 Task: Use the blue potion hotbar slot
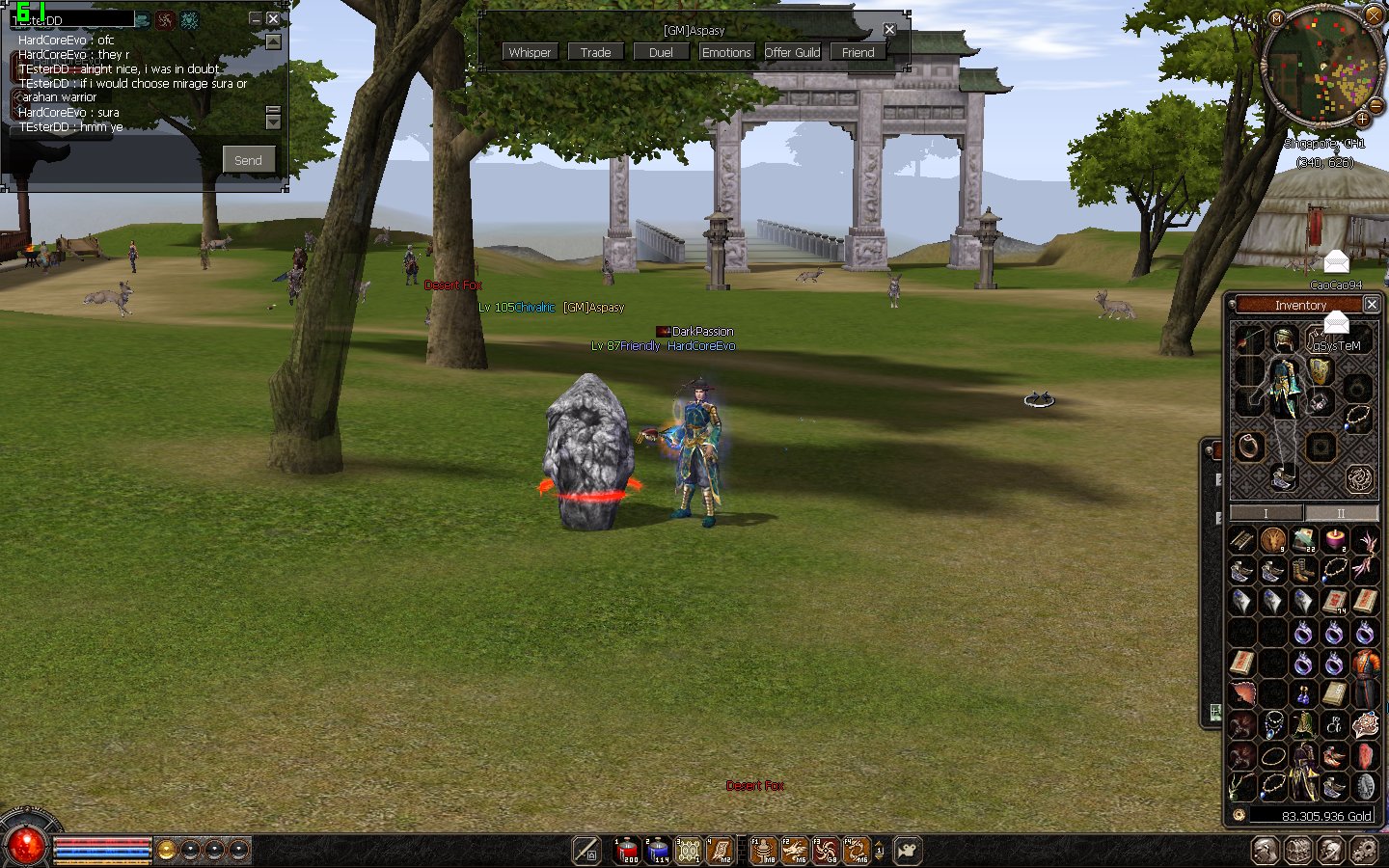point(658,850)
